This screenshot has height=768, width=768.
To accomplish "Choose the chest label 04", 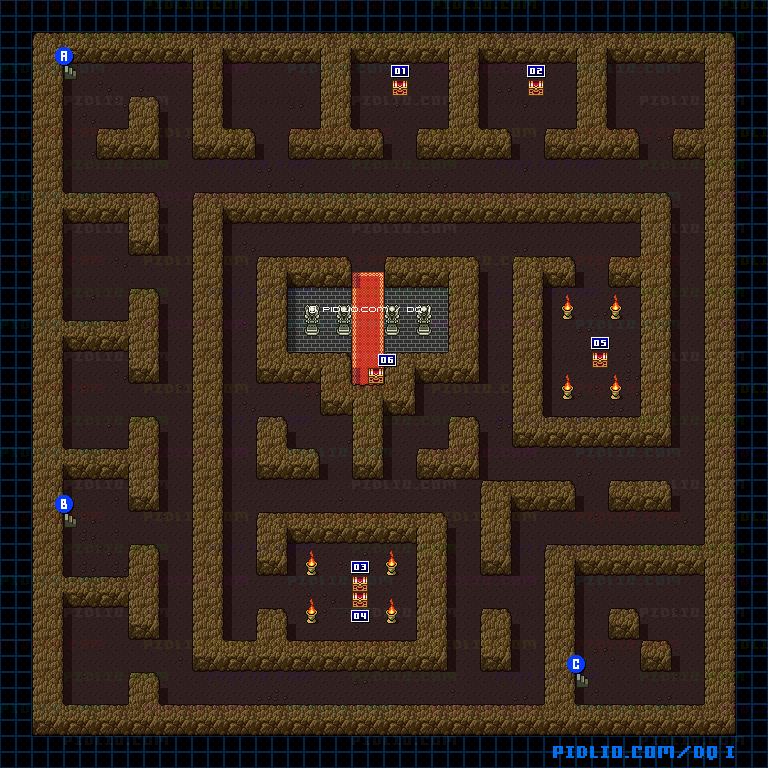I will click(x=360, y=616).
